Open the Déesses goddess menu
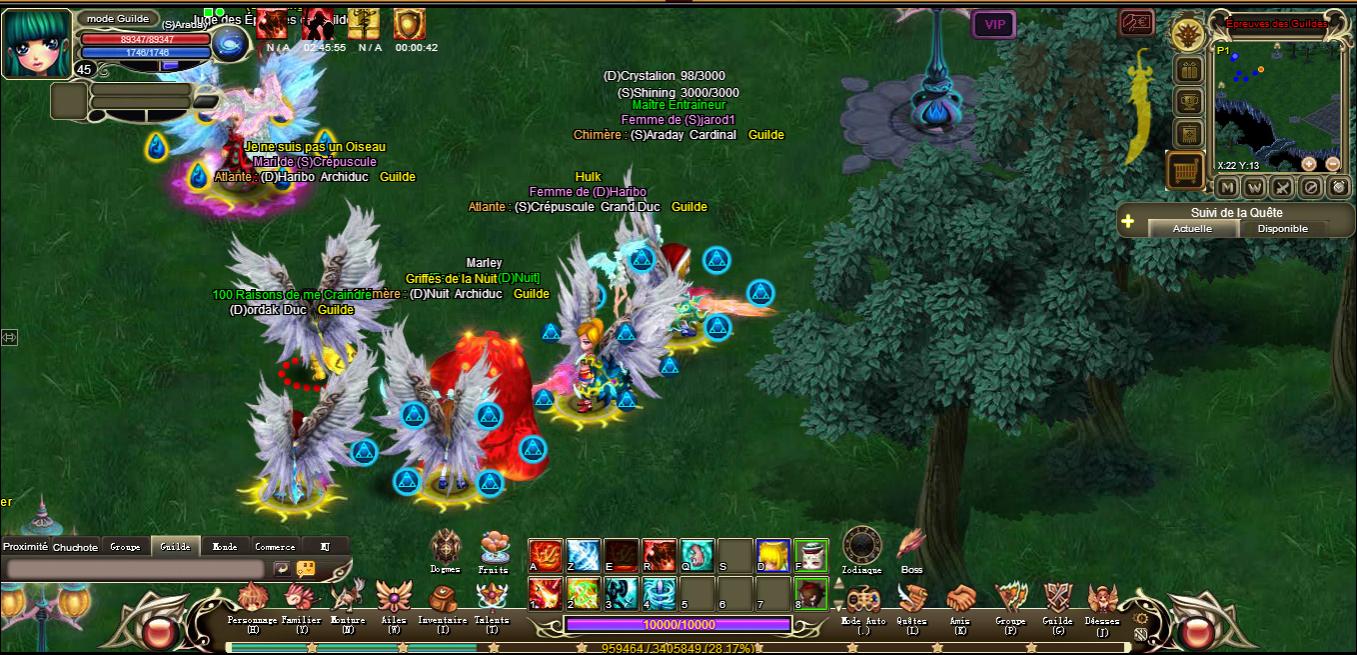This screenshot has height=655, width=1357. (1102, 600)
